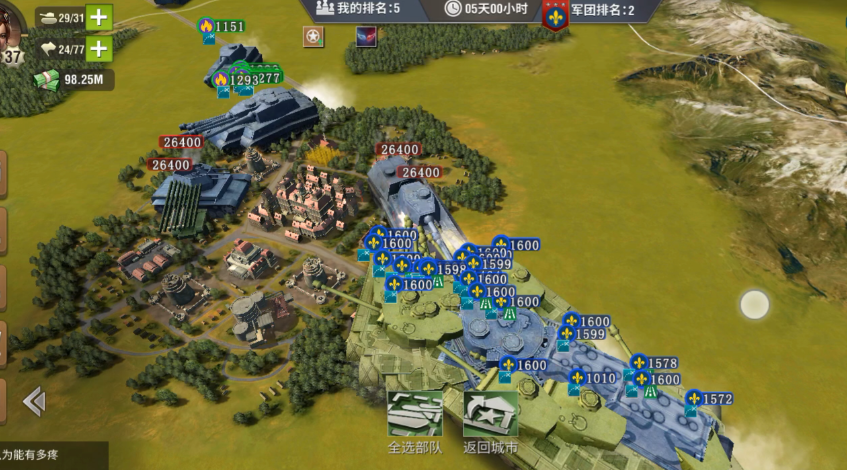Select the allied unit marker labeled 1572
This screenshot has height=470, width=847.
point(709,399)
